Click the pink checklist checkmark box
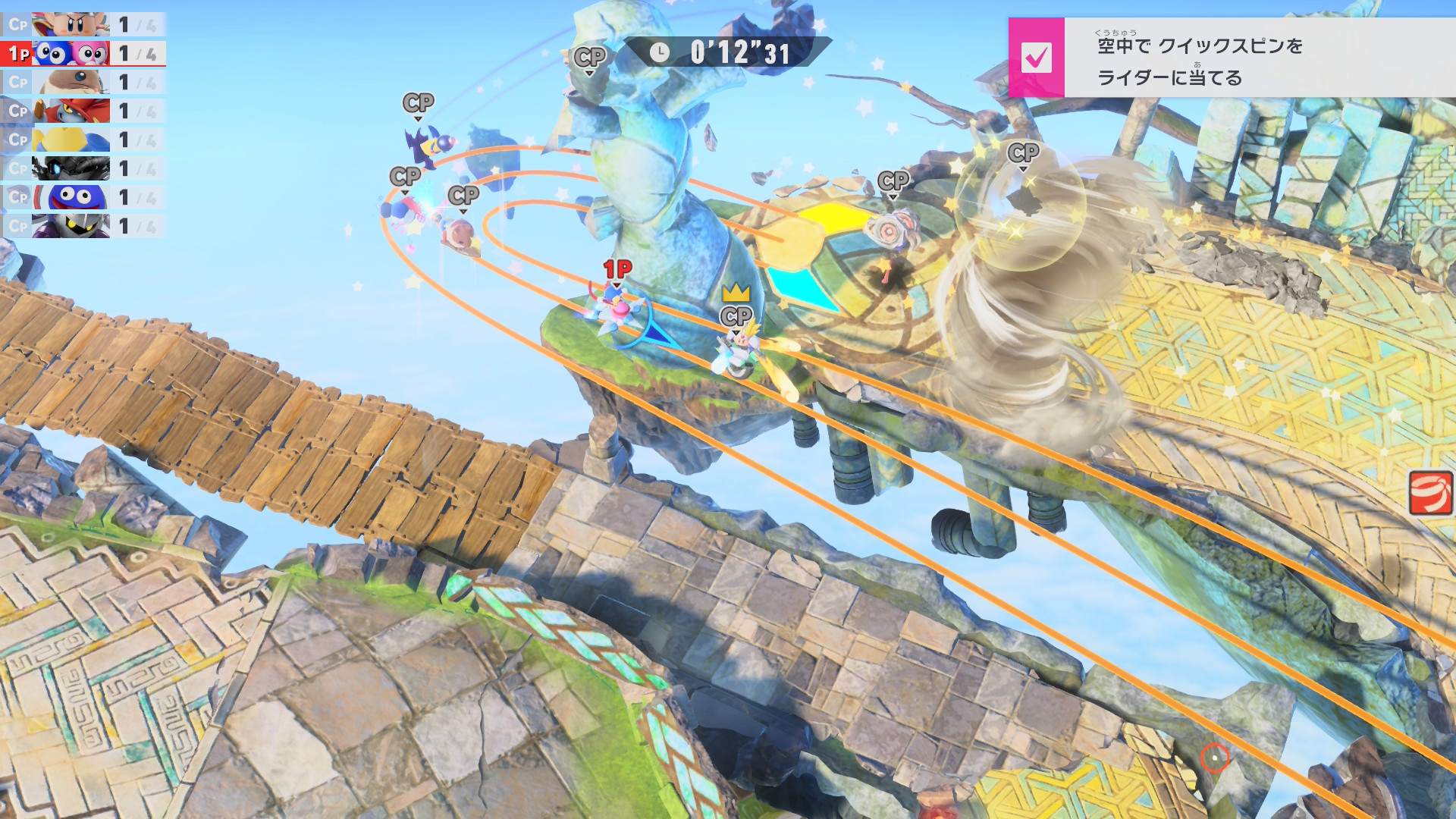Screen dimensions: 1456x819 tap(1036, 58)
